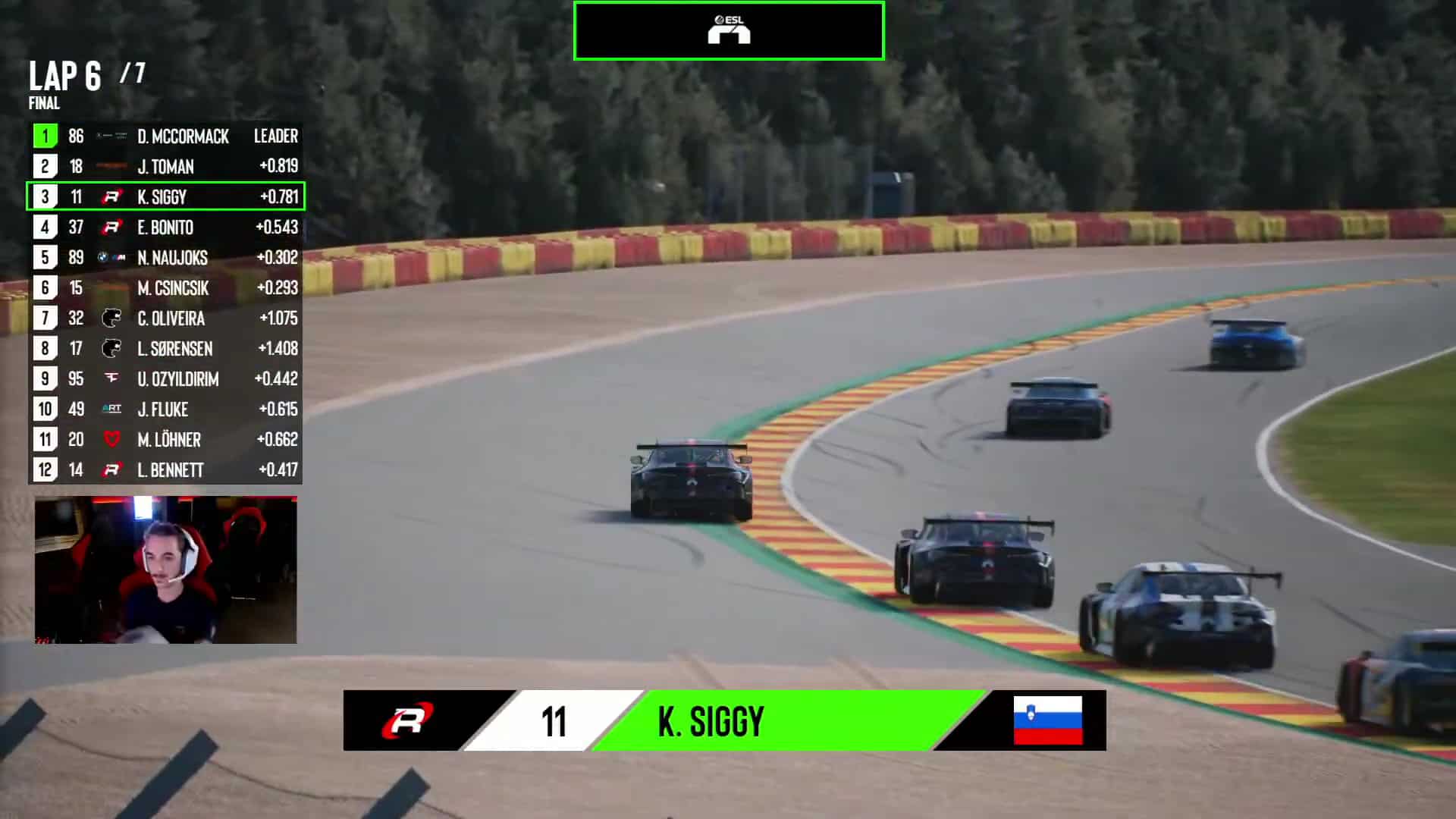Click the ESL R1 logo at top
The height and width of the screenshot is (819, 1456).
728,30
